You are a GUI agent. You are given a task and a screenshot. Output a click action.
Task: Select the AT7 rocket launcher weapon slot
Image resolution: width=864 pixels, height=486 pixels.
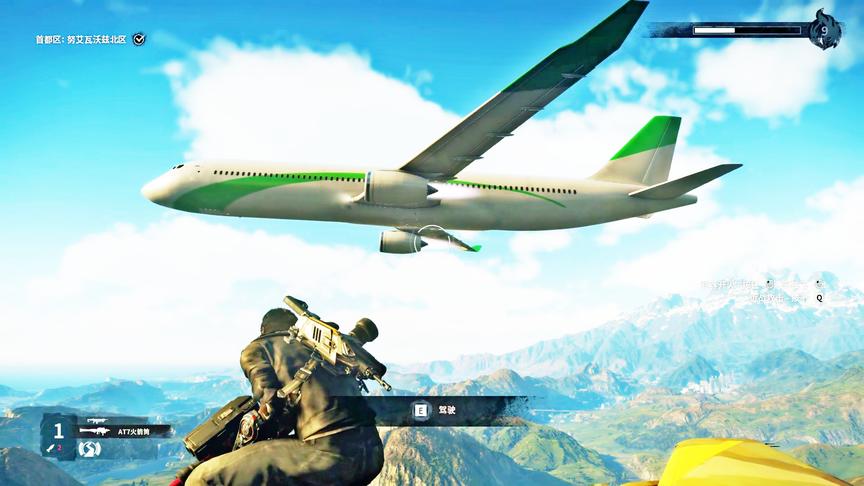point(124,431)
